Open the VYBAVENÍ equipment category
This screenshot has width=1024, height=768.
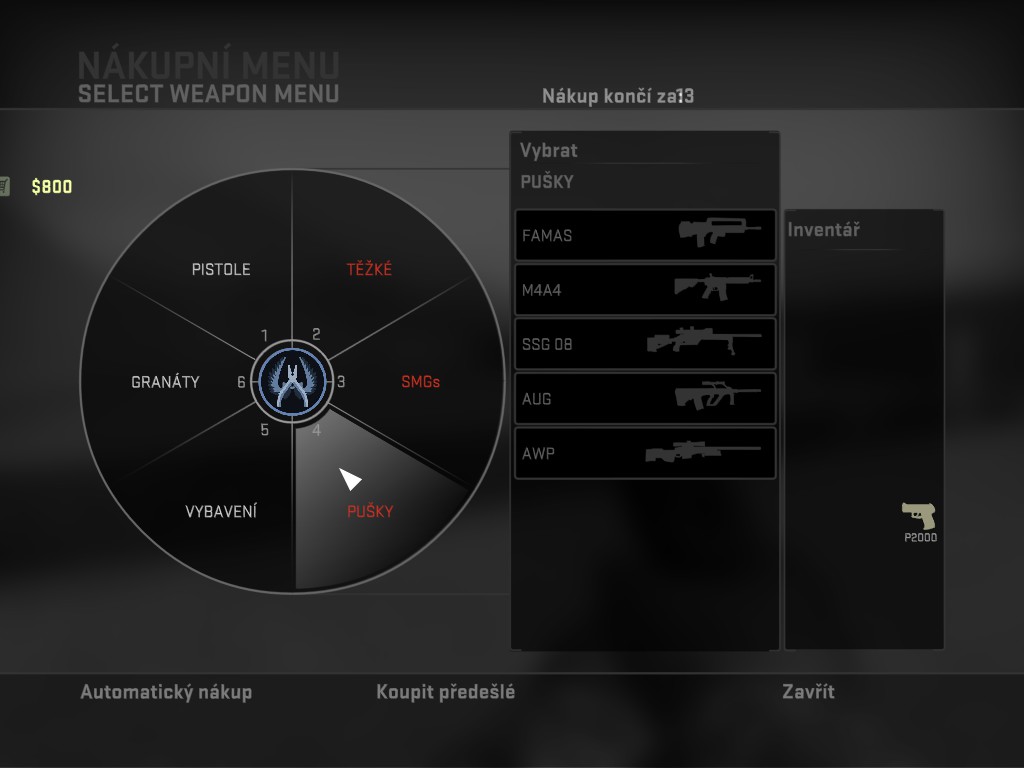click(221, 511)
